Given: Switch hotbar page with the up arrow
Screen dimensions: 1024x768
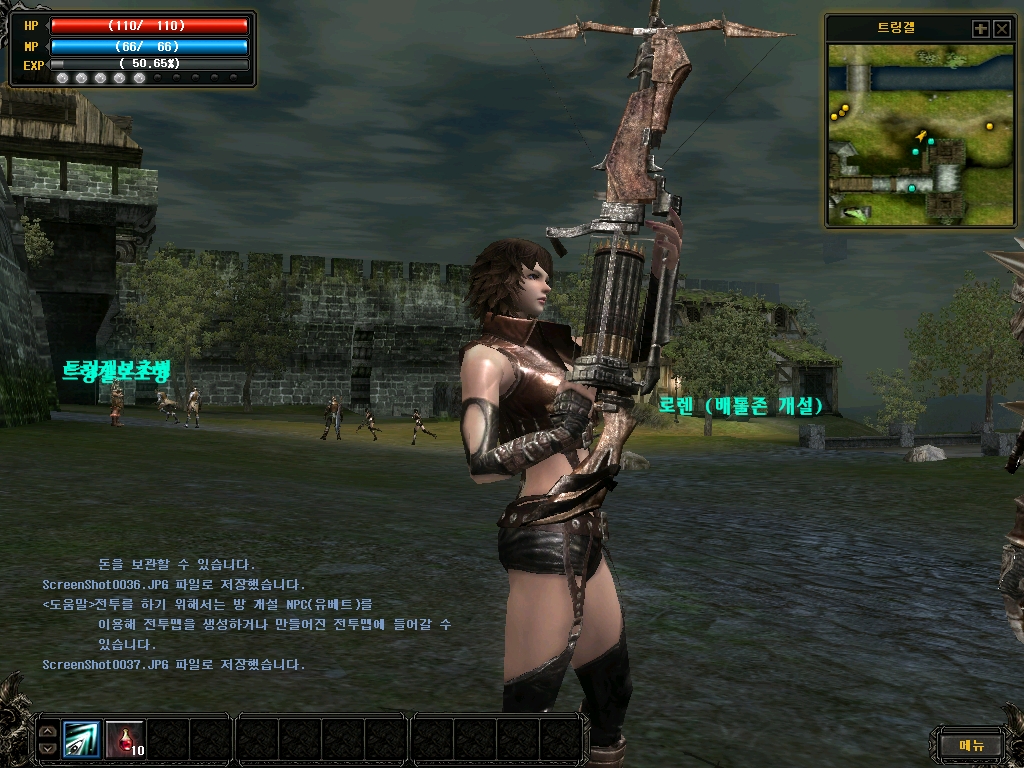Looking at the screenshot, I should pyautogui.click(x=47, y=731).
